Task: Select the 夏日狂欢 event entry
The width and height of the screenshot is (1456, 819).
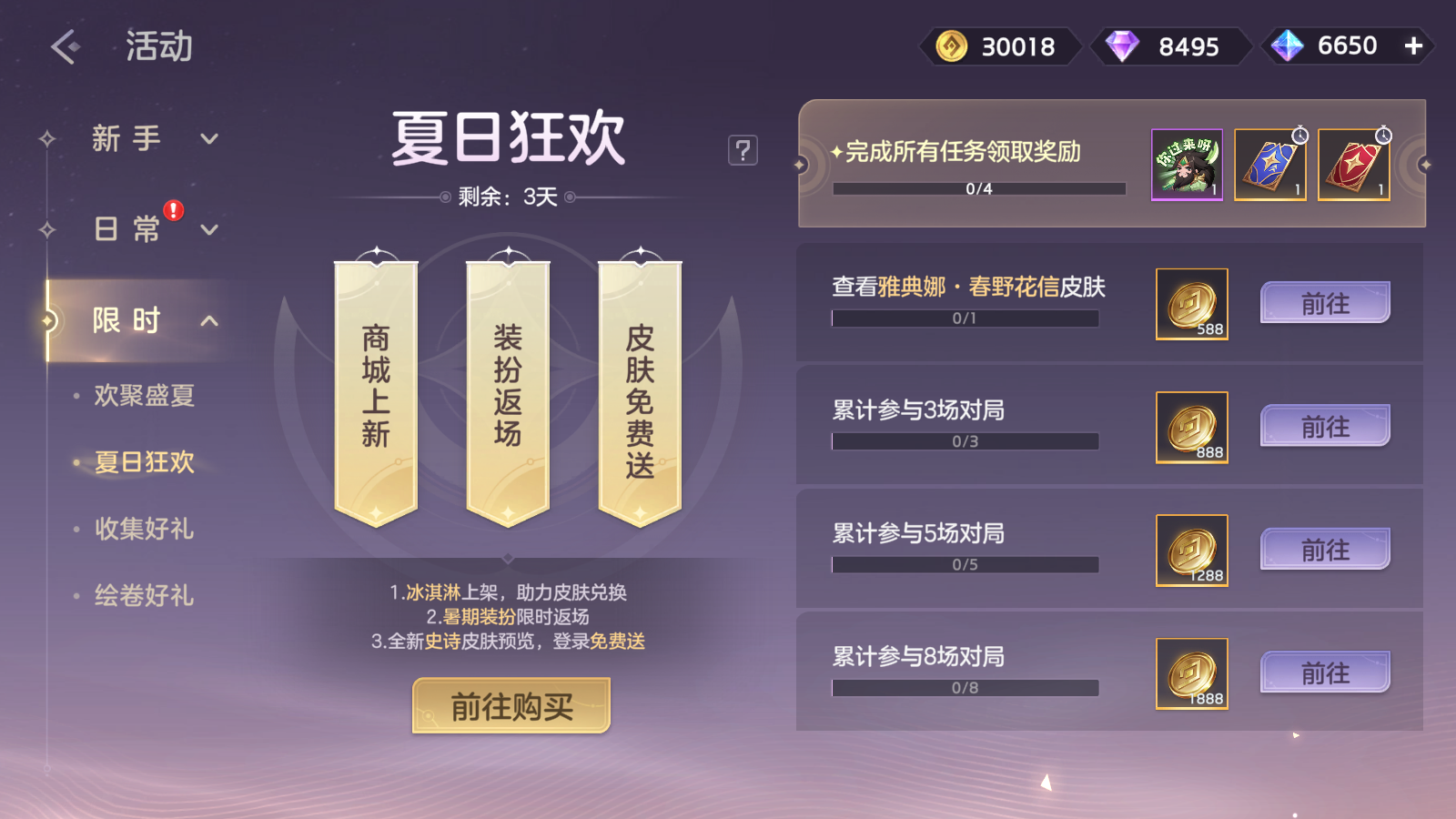Action: 144,462
